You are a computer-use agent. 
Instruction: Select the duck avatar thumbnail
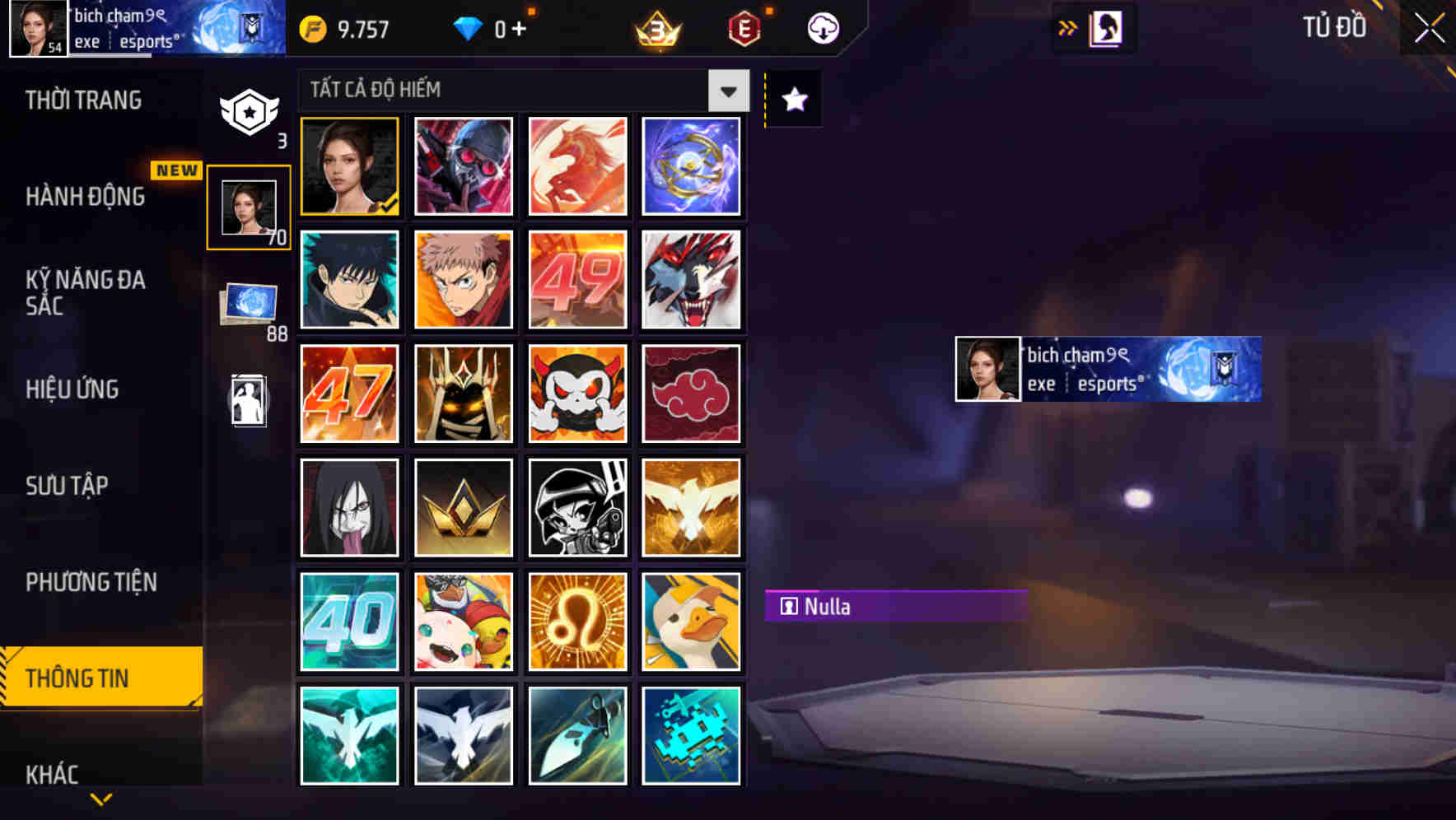tap(691, 622)
